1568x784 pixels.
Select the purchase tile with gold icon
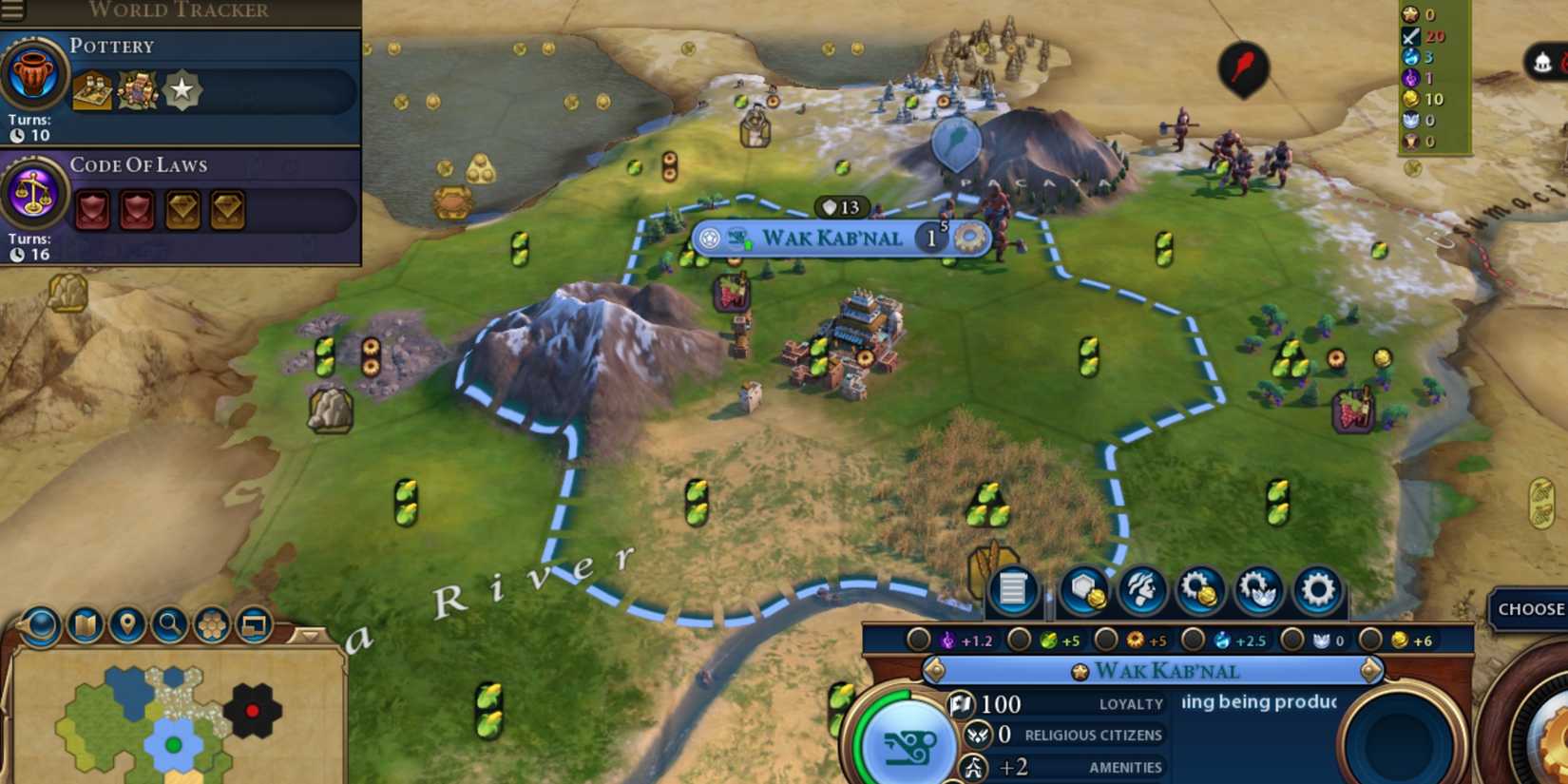coord(1083,589)
